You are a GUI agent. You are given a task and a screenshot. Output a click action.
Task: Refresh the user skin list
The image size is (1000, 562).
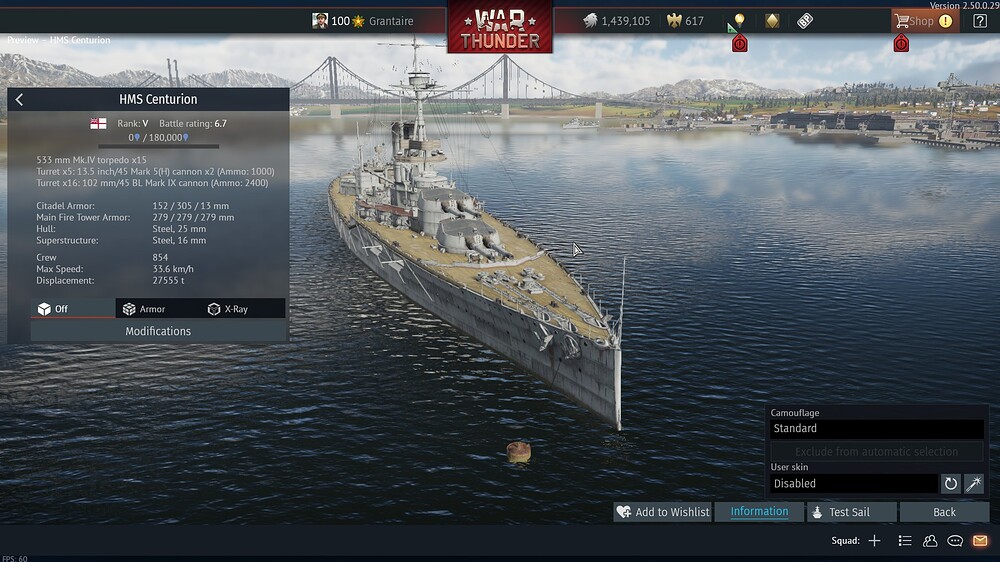(x=951, y=484)
